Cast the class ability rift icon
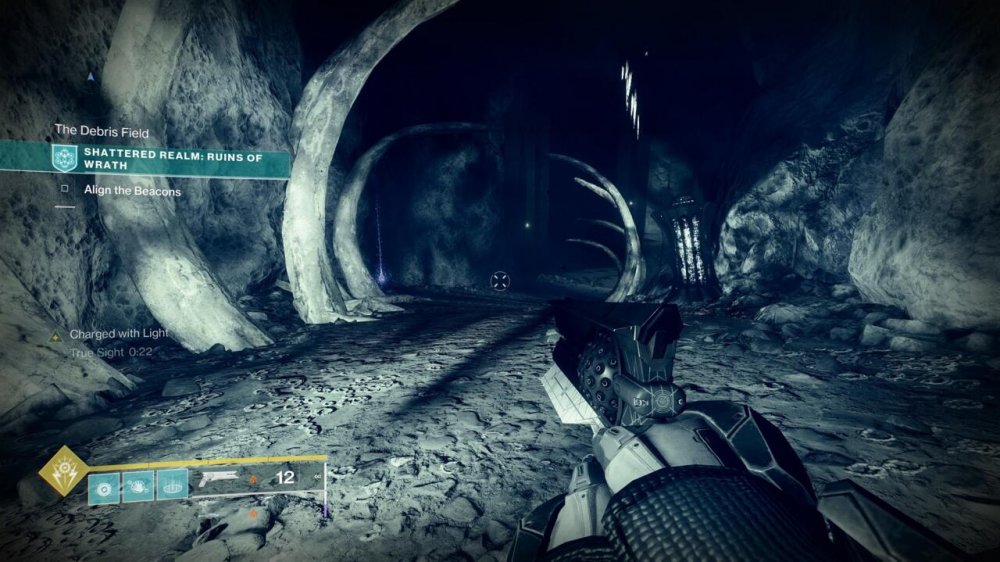Image resolution: width=1000 pixels, height=562 pixels. [x=172, y=484]
